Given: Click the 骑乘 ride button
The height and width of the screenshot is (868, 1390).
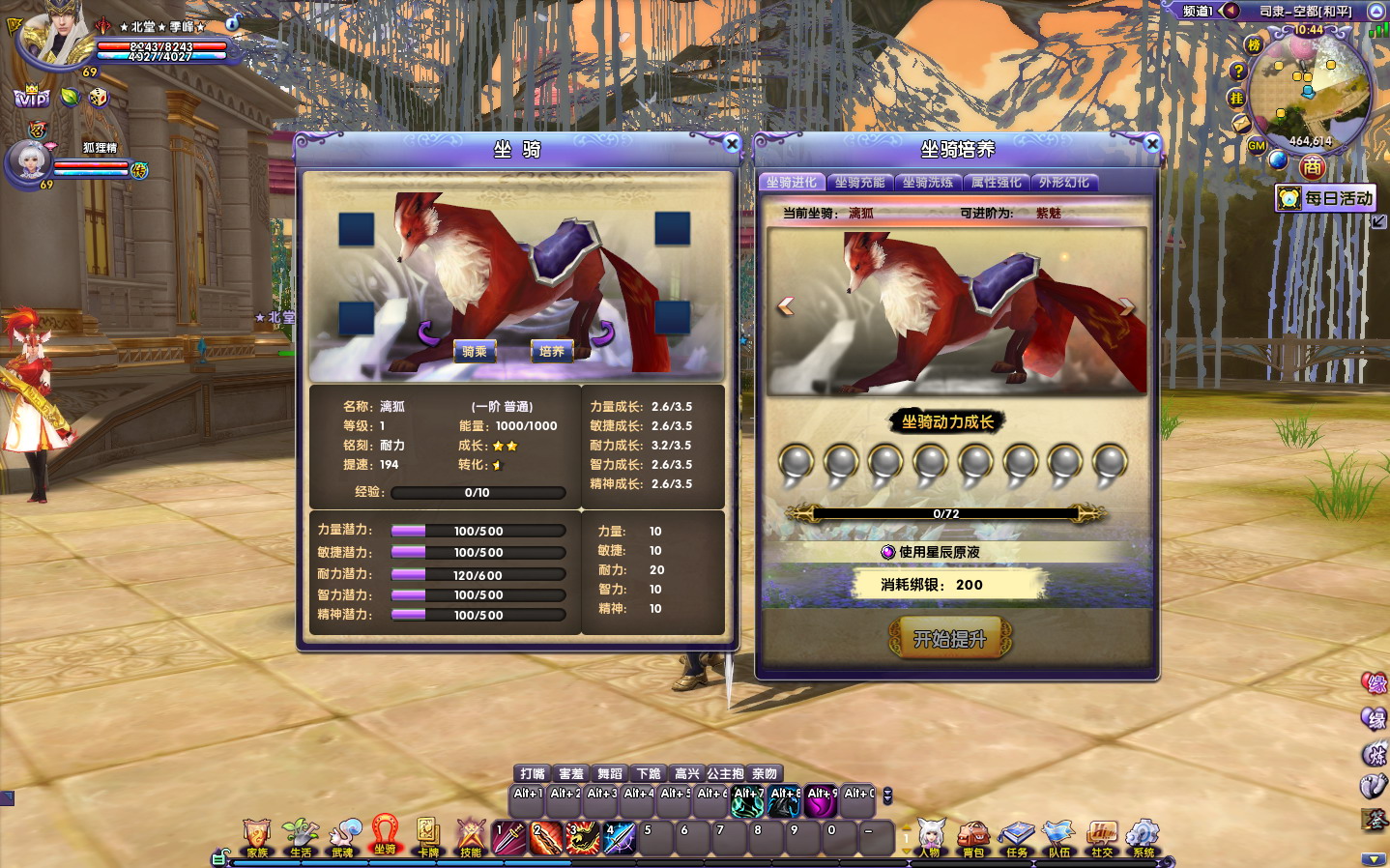Looking at the screenshot, I should pos(474,352).
